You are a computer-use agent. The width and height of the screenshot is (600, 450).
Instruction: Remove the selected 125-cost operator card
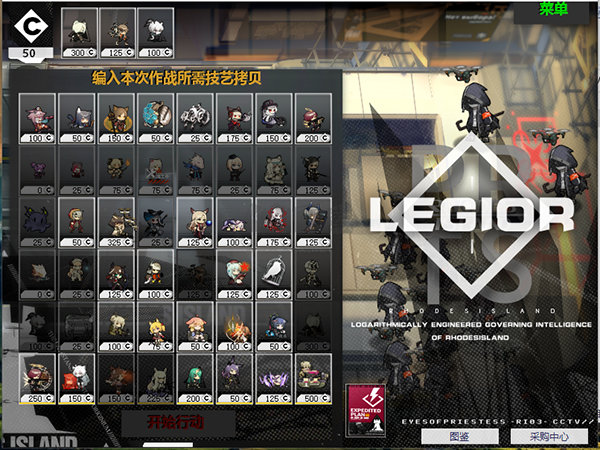116,30
